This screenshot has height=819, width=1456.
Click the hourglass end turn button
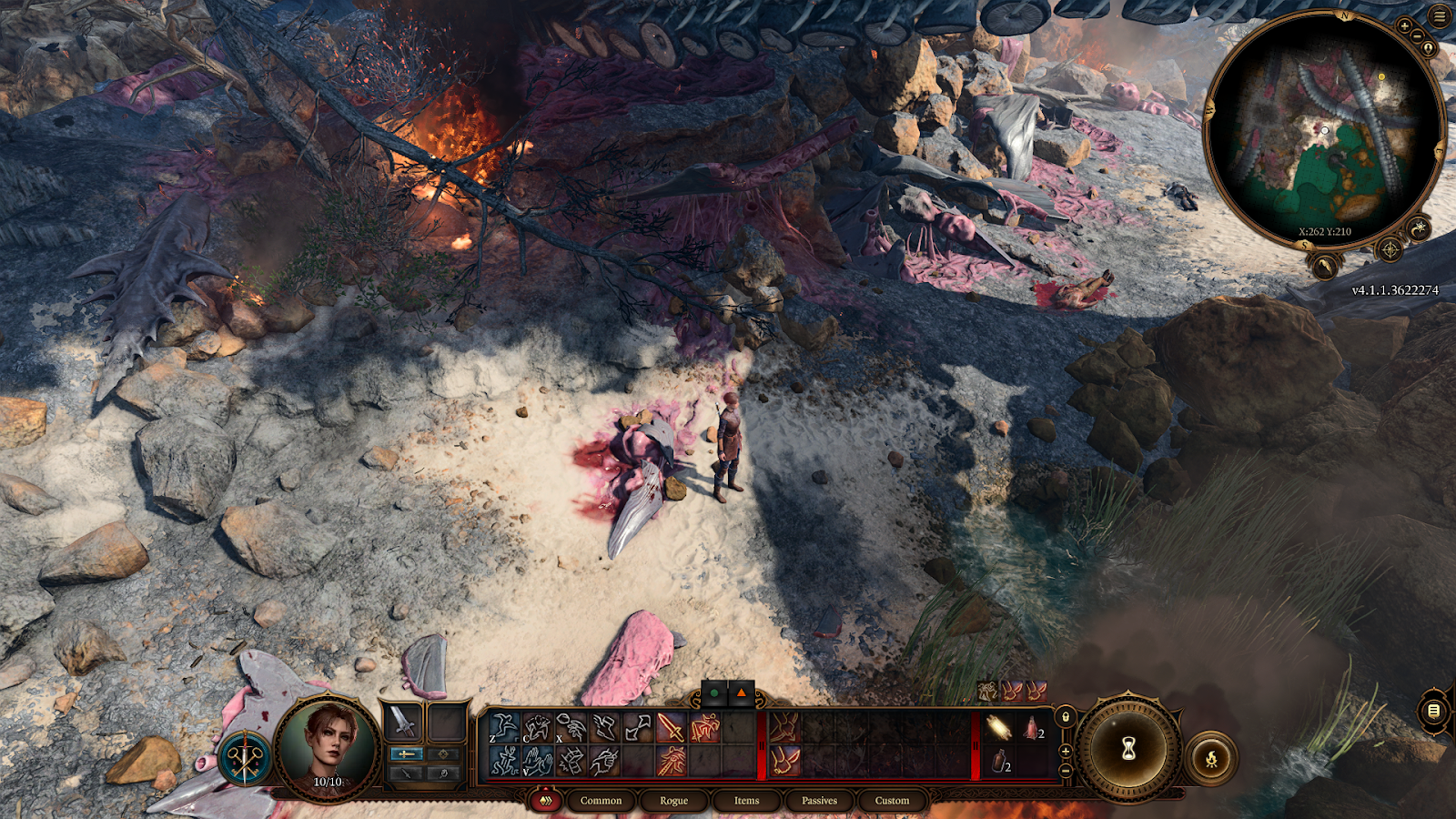(1128, 749)
